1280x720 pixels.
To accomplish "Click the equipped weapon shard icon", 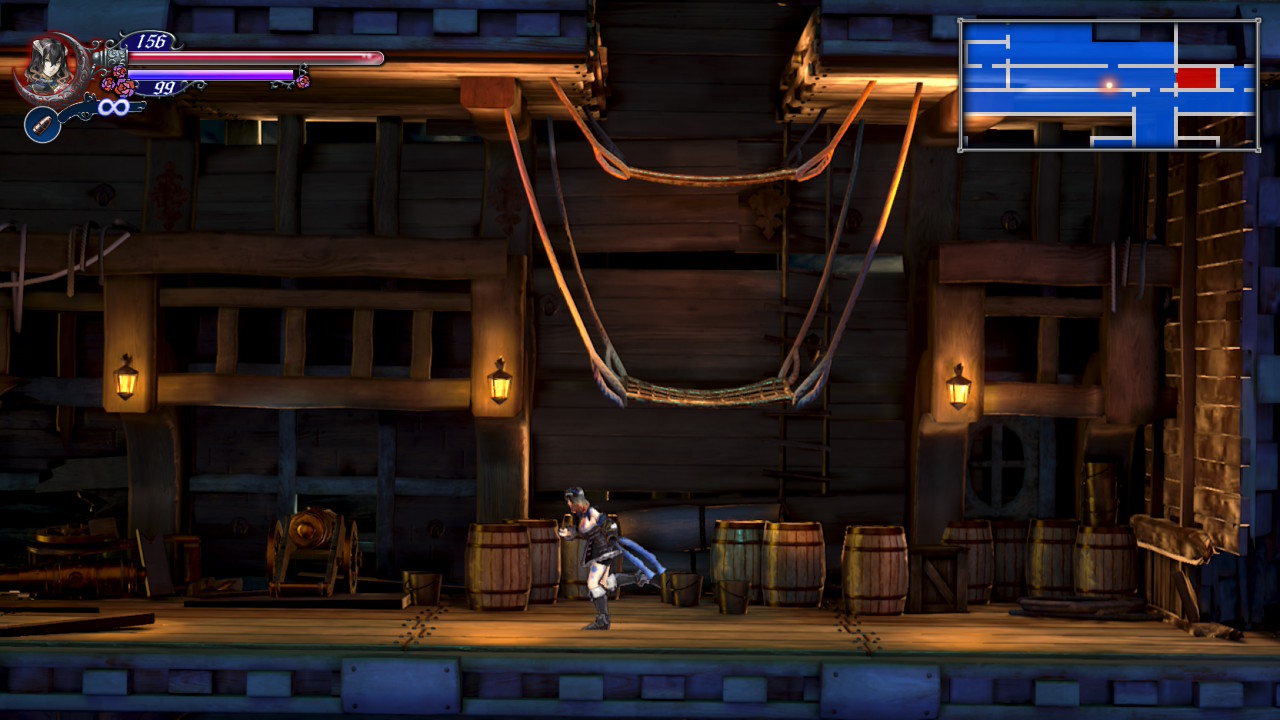I will (42, 124).
